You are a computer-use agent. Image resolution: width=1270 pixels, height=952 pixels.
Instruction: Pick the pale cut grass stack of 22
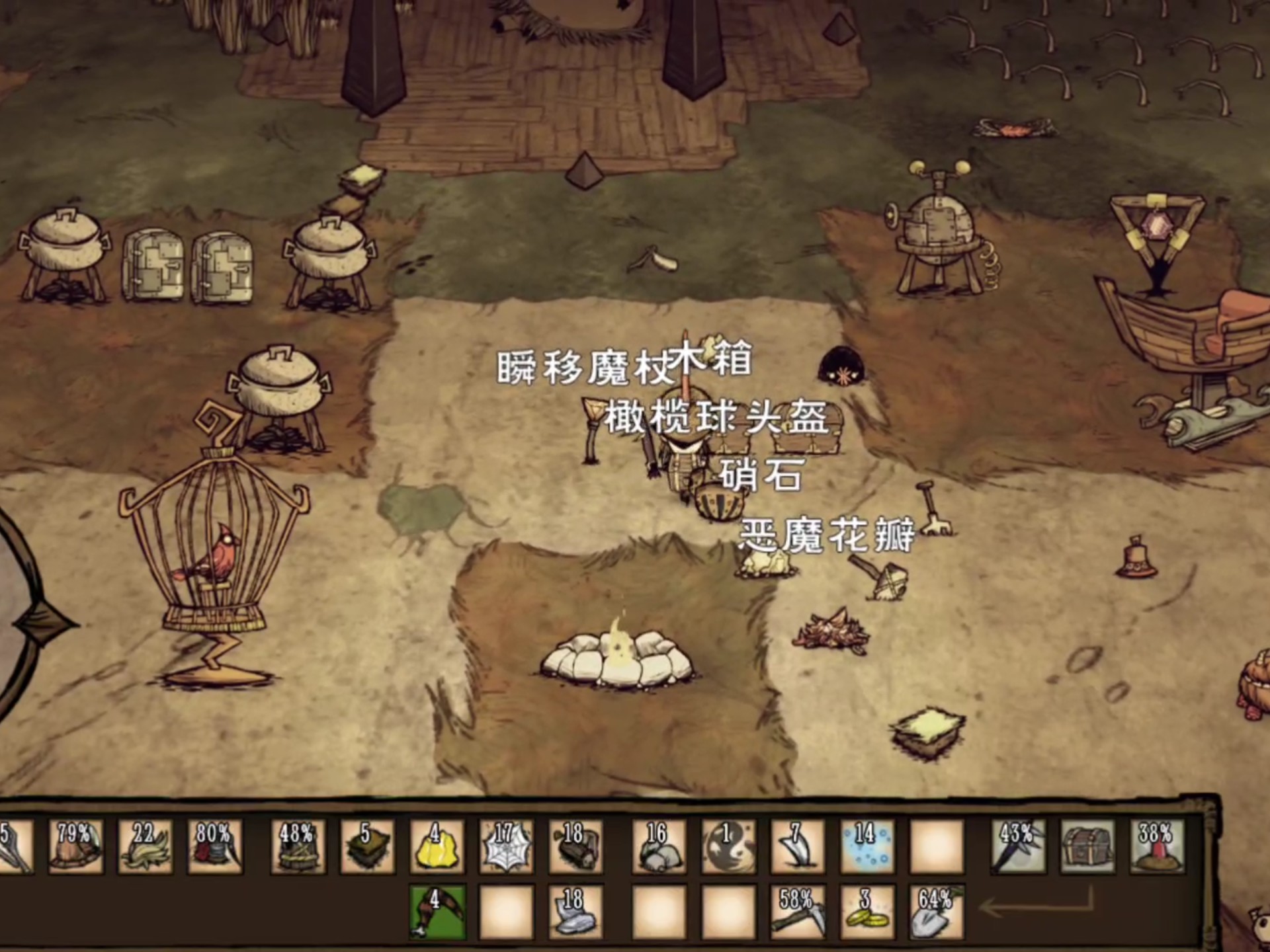point(145,848)
